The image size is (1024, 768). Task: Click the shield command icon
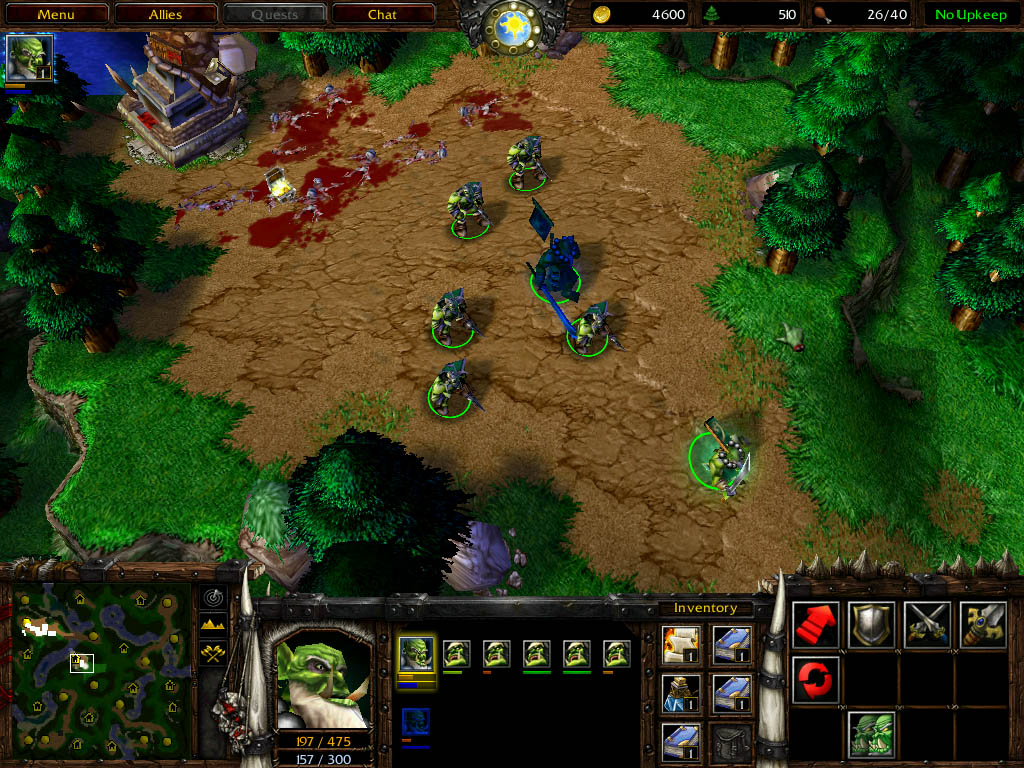coord(871,625)
